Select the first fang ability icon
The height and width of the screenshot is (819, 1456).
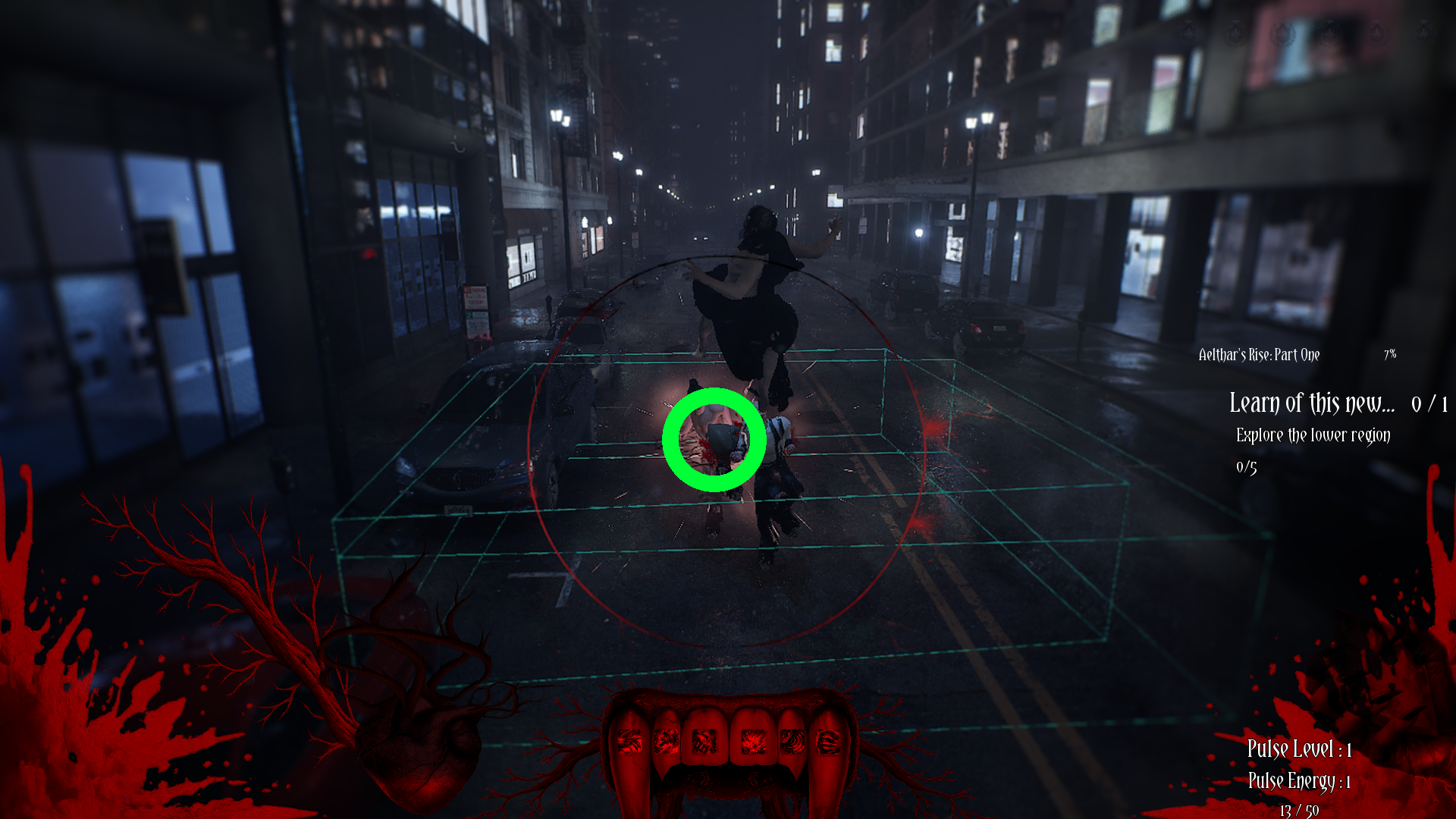[x=630, y=742]
